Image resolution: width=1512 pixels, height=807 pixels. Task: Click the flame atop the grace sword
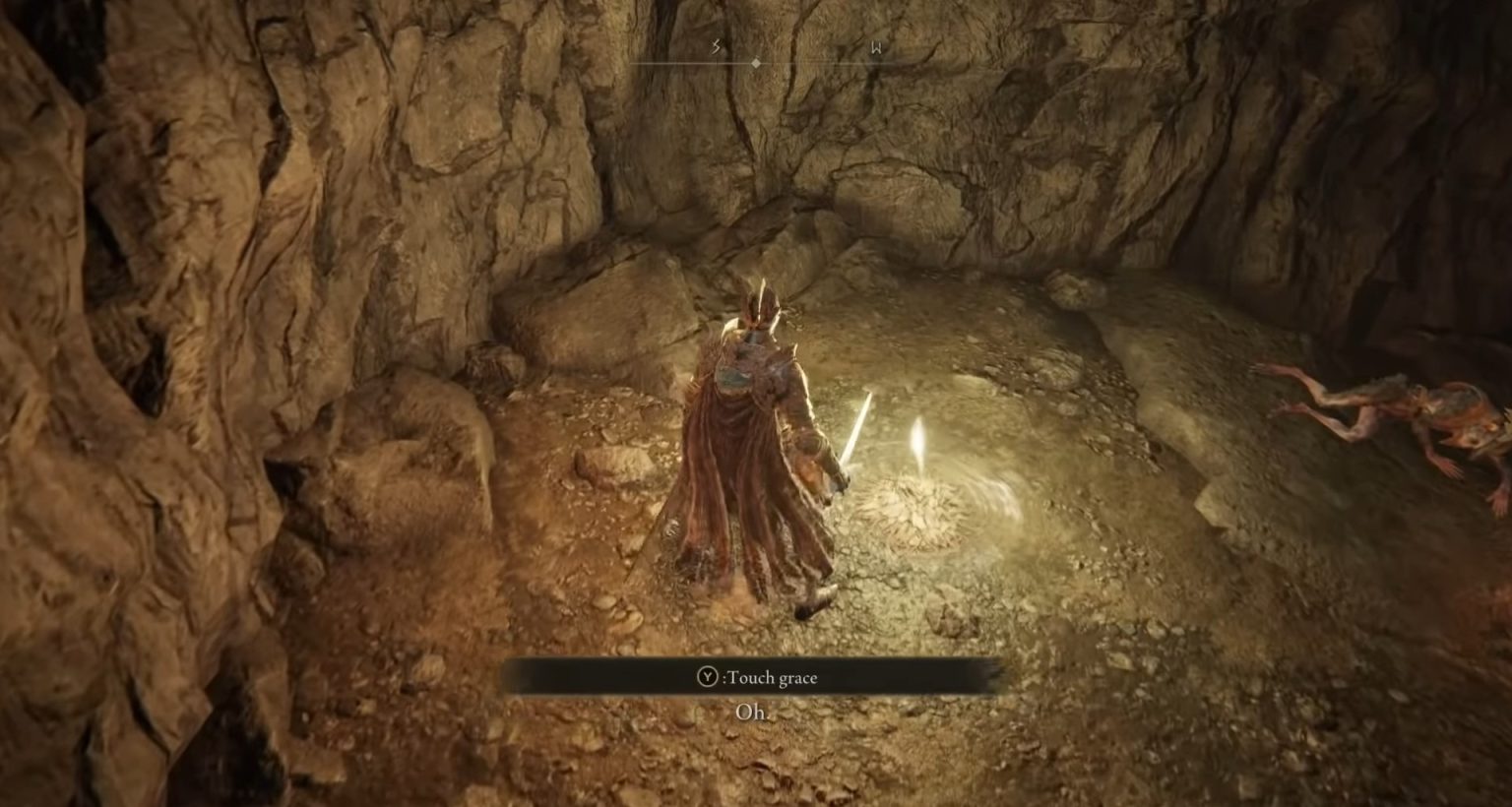click(919, 436)
